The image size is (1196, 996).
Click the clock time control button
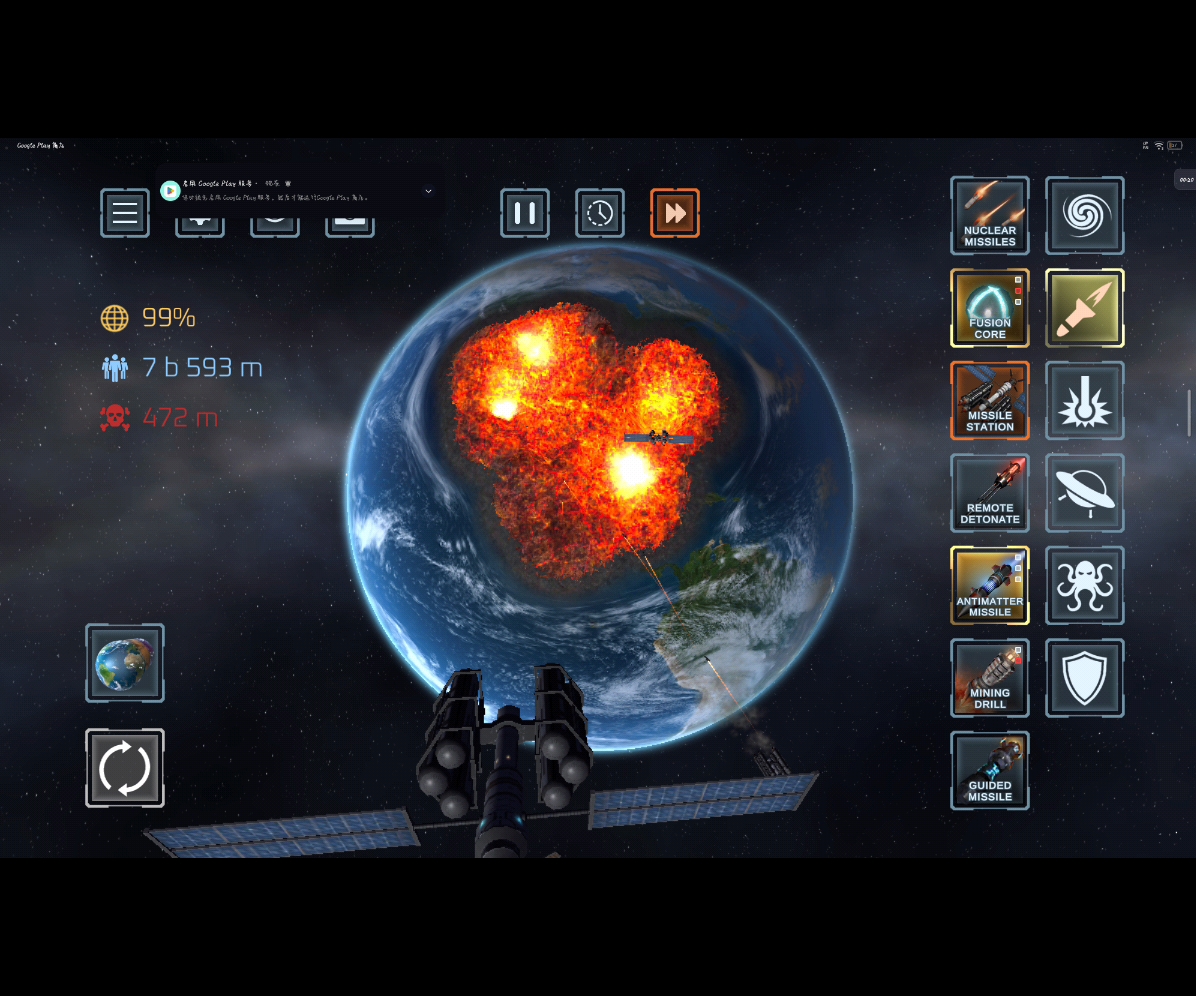(x=600, y=213)
